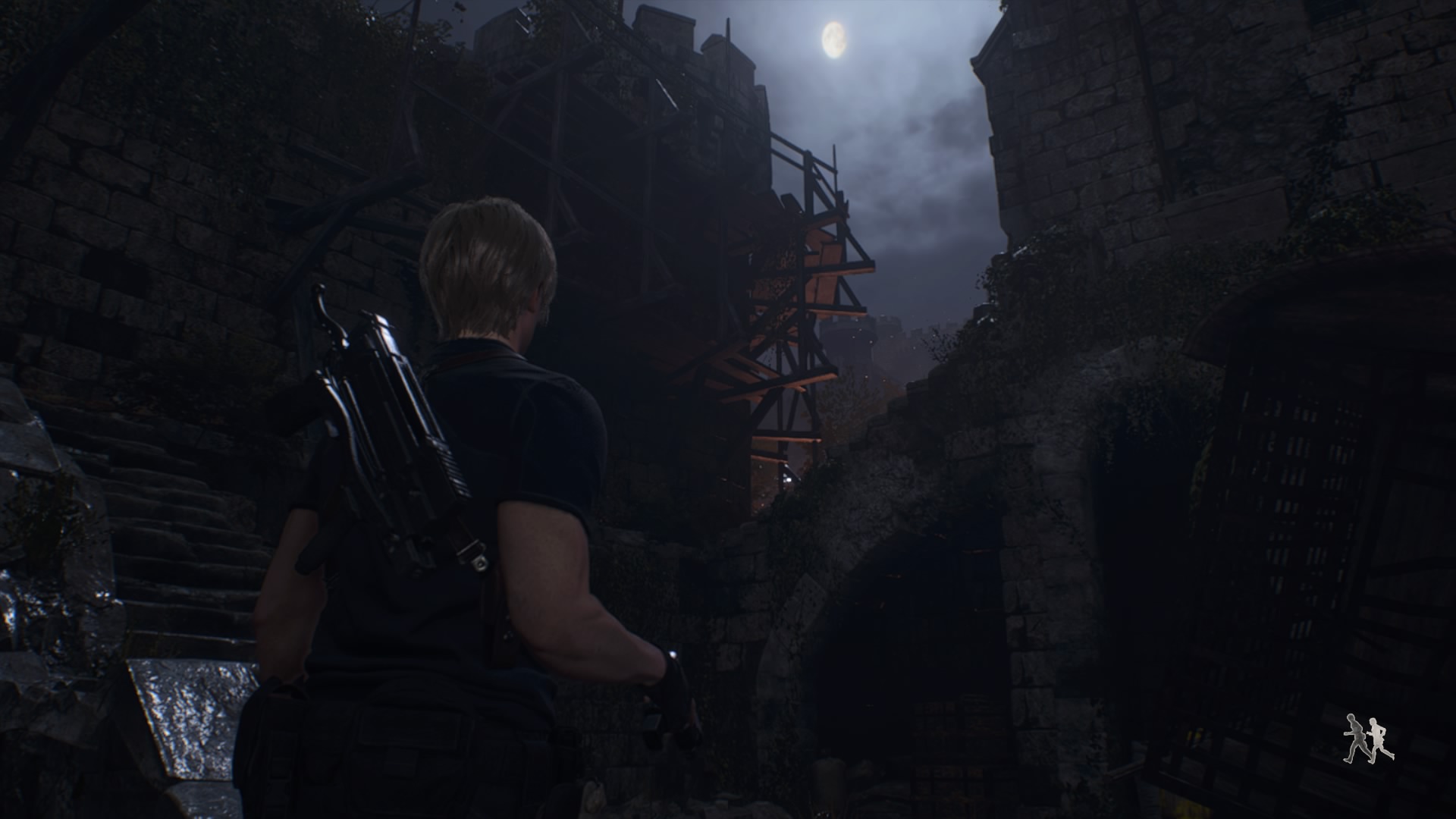Click the two running figures companion icon

1368,738
